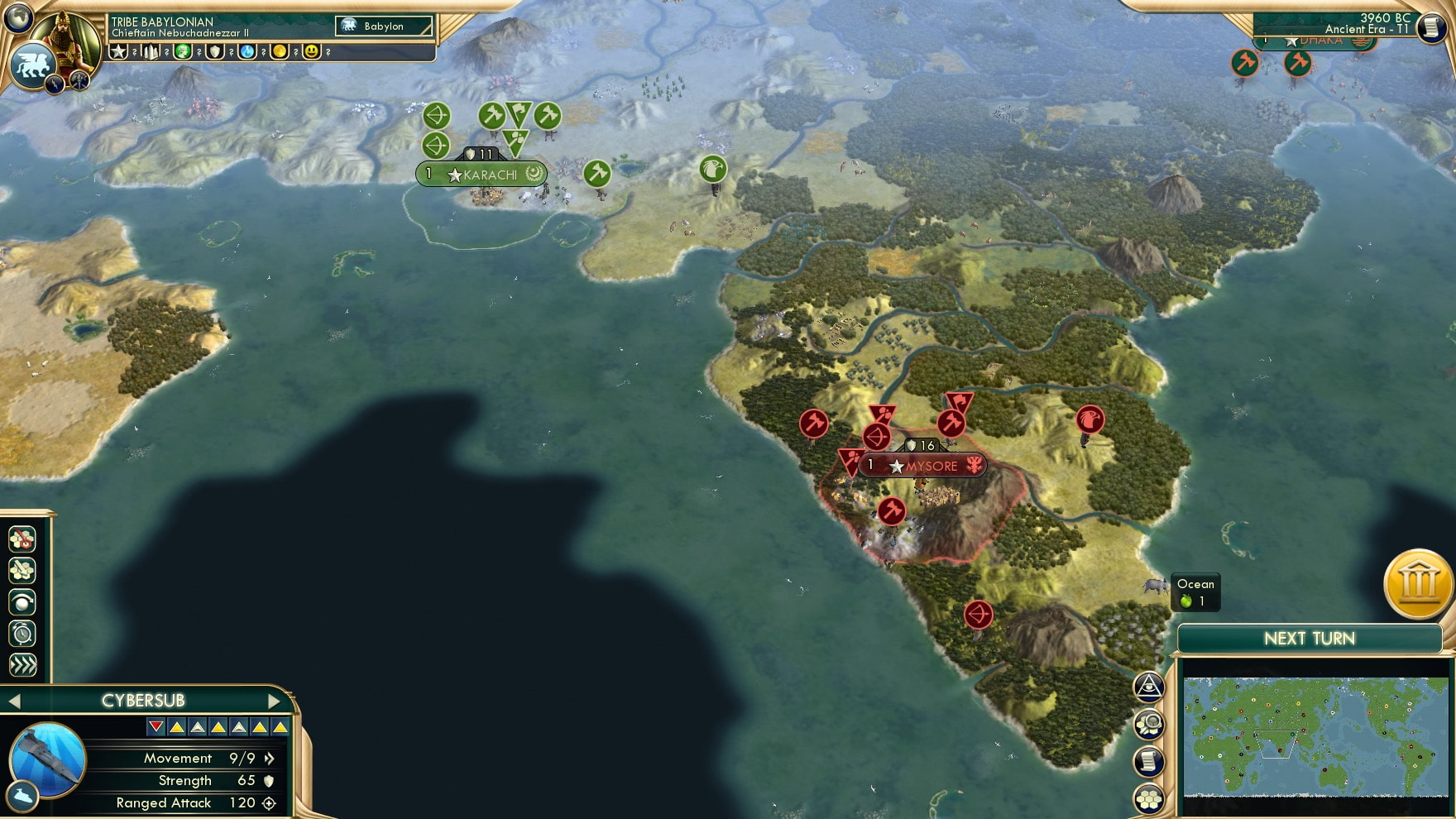Open the notification log scroll icon
The width and height of the screenshot is (1456, 819).
[1150, 759]
